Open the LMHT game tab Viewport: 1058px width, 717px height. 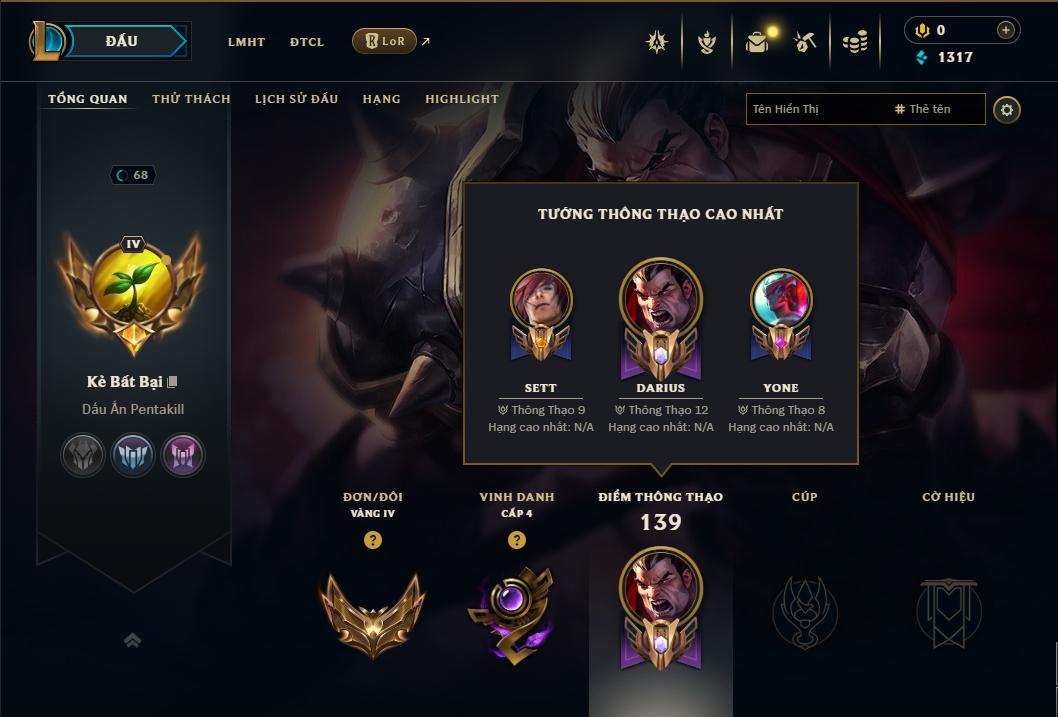[246, 42]
